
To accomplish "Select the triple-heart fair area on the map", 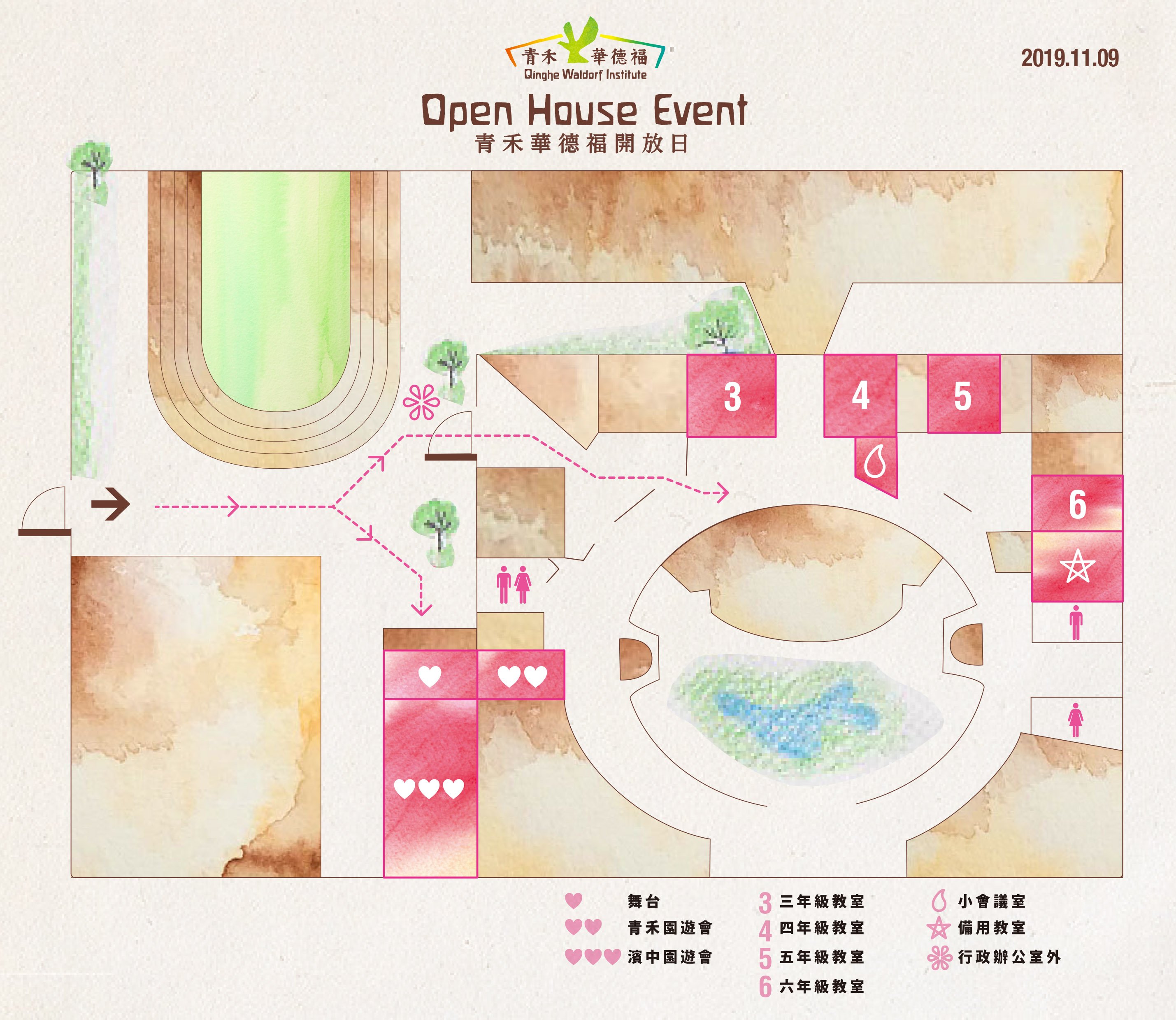I will pyautogui.click(x=430, y=788).
